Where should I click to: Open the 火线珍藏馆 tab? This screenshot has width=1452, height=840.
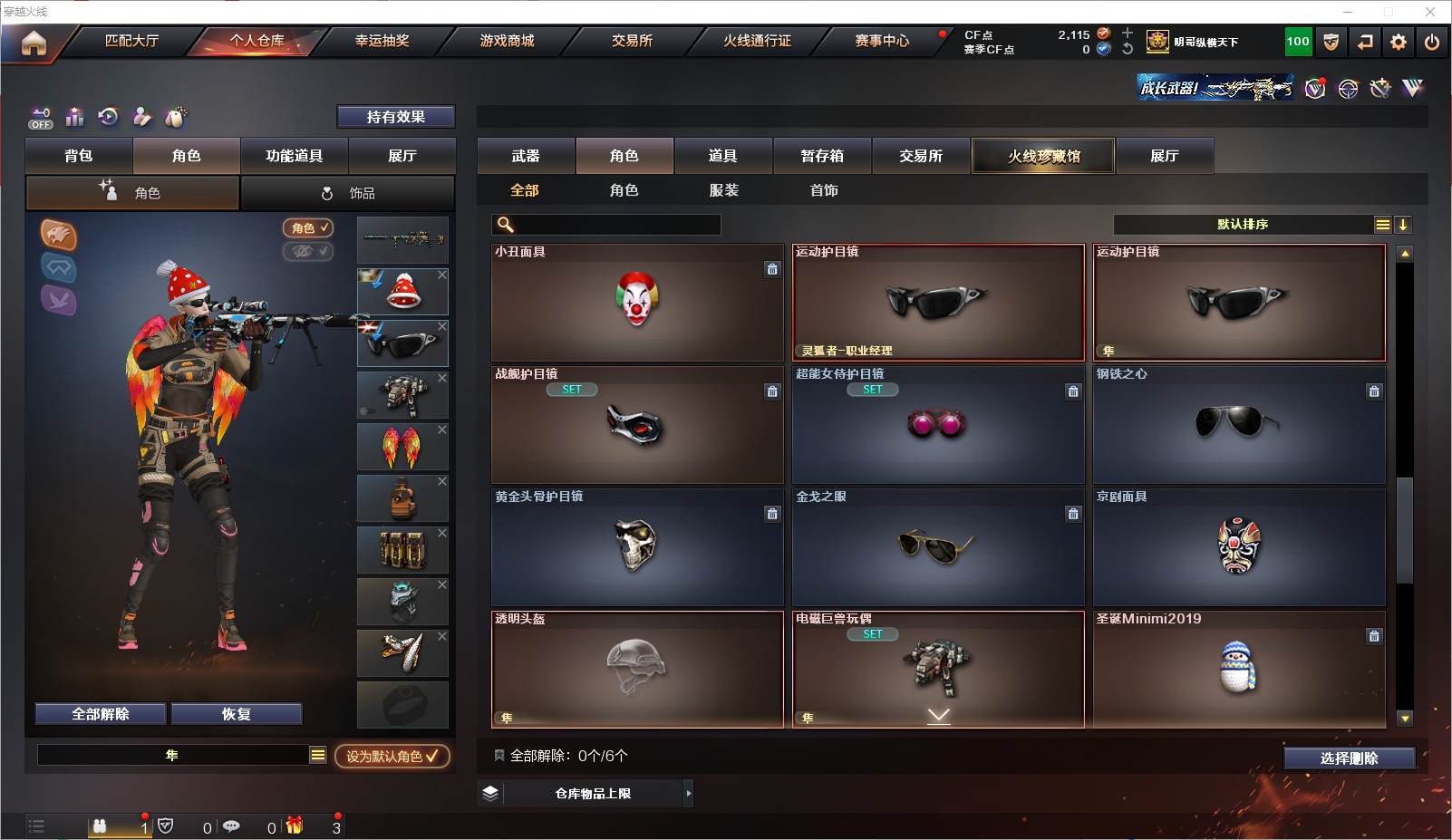(x=1043, y=156)
